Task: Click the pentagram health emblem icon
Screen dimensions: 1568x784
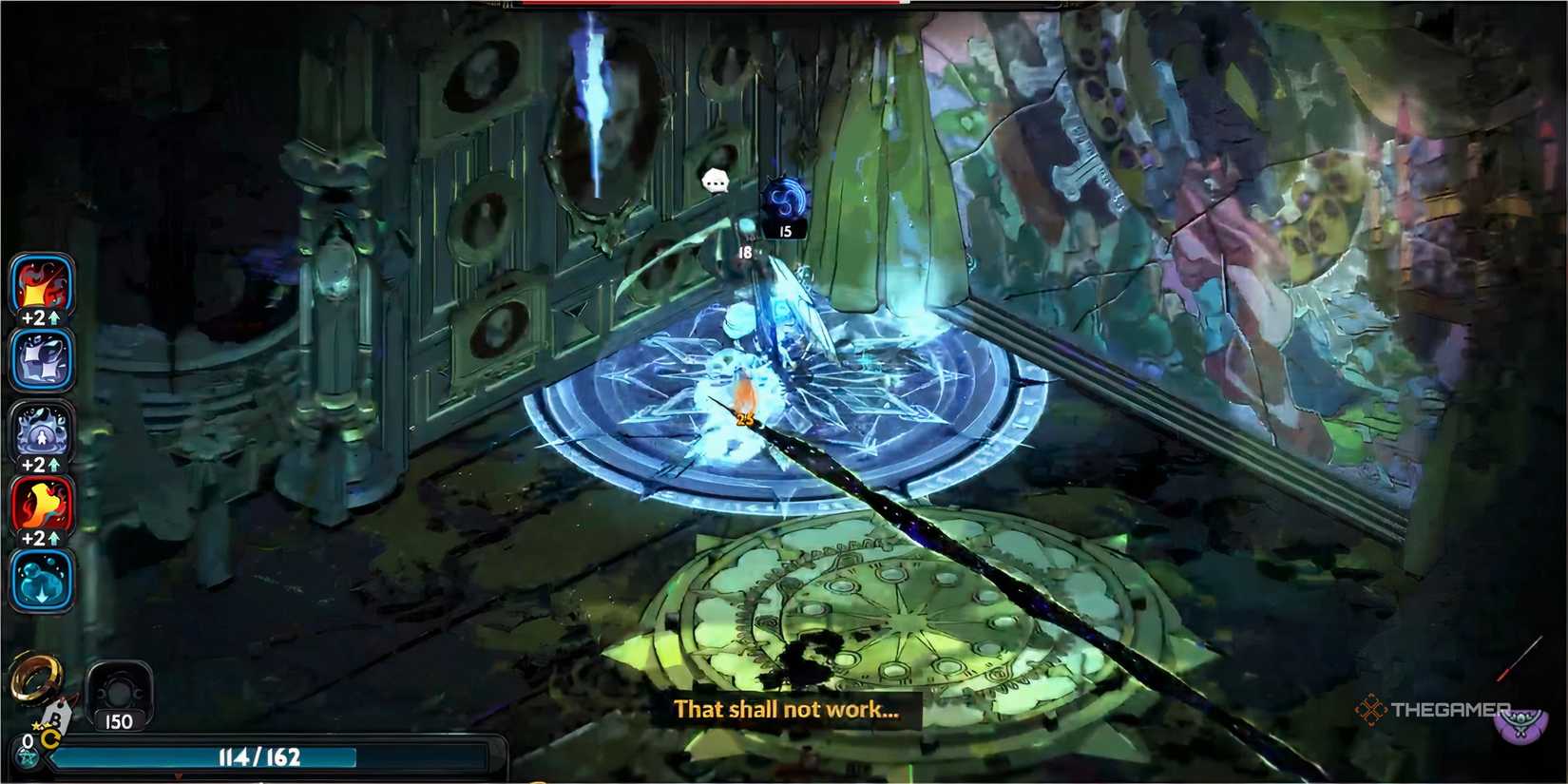Action: pyautogui.click(x=29, y=757)
